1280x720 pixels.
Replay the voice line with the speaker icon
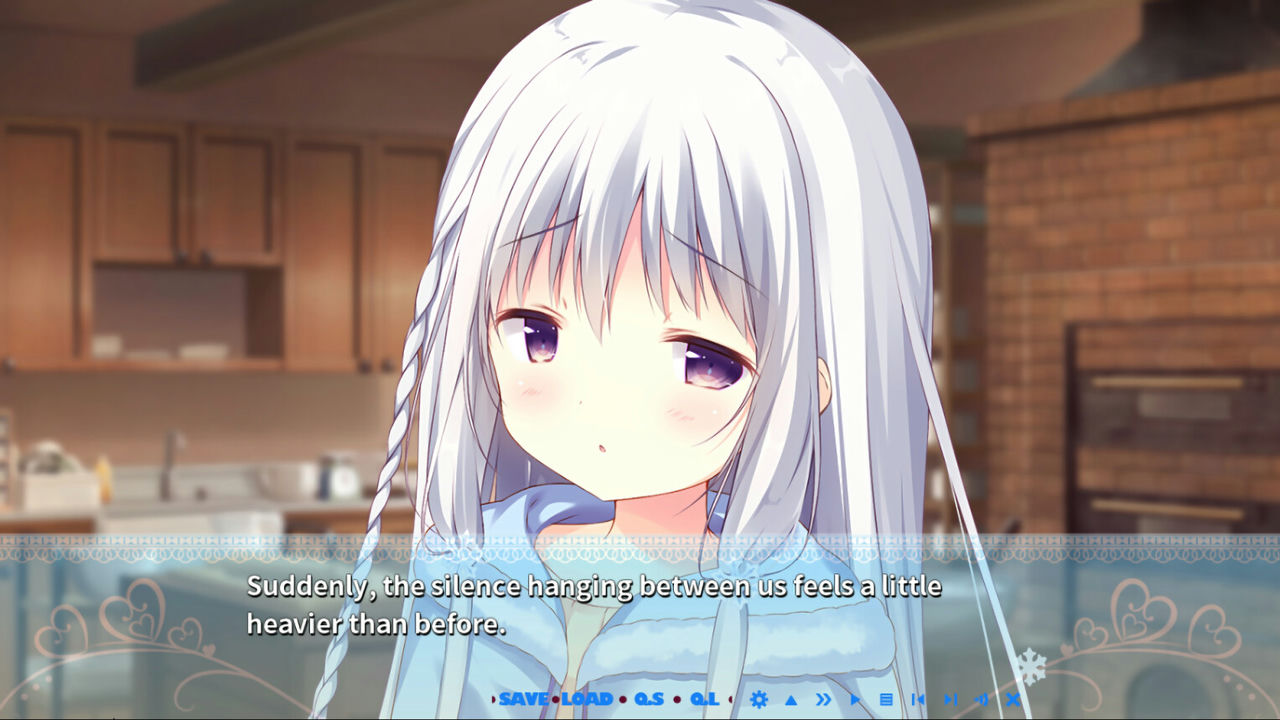[x=982, y=699]
